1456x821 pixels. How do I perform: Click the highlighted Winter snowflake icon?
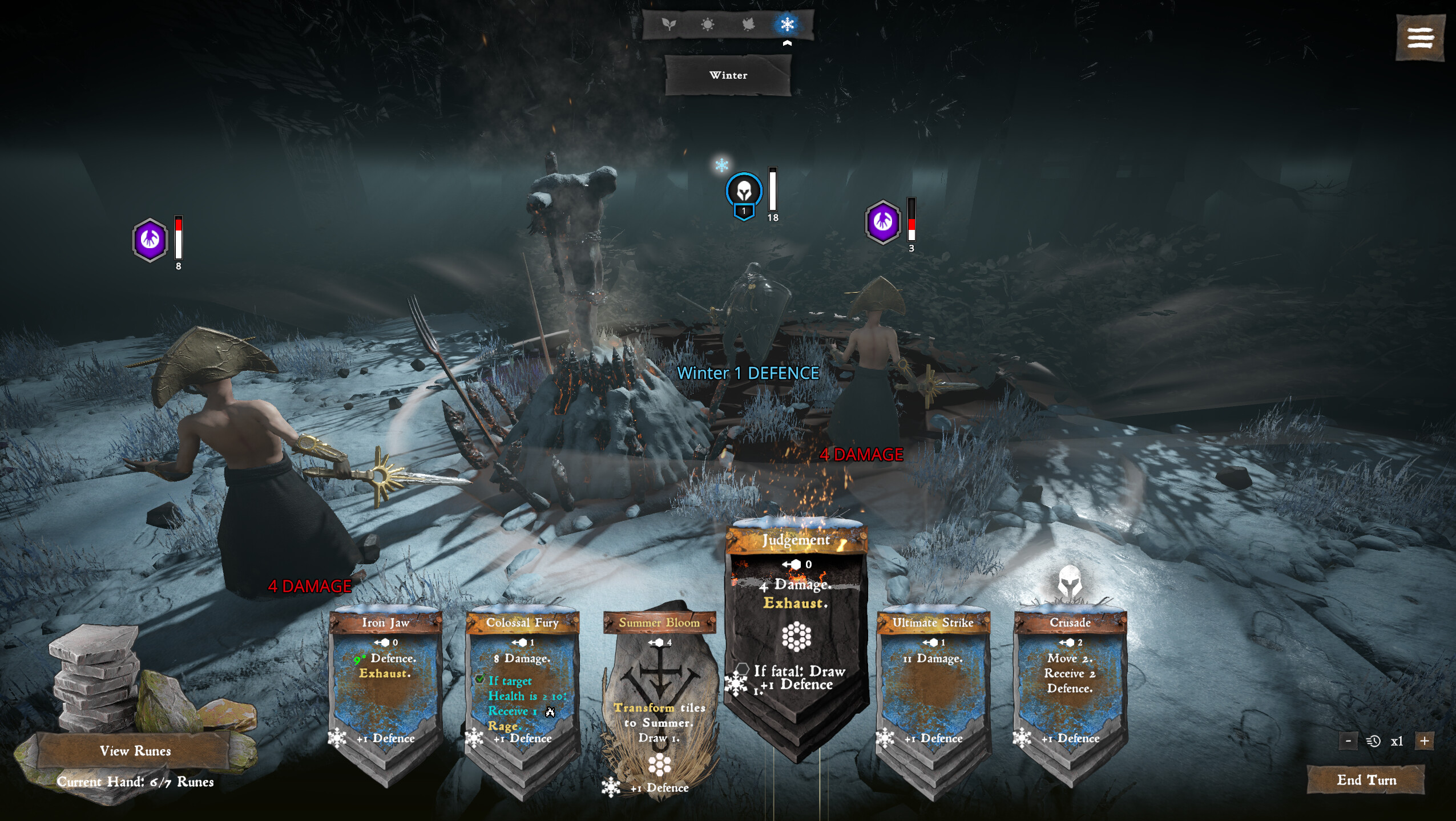pyautogui.click(x=788, y=24)
